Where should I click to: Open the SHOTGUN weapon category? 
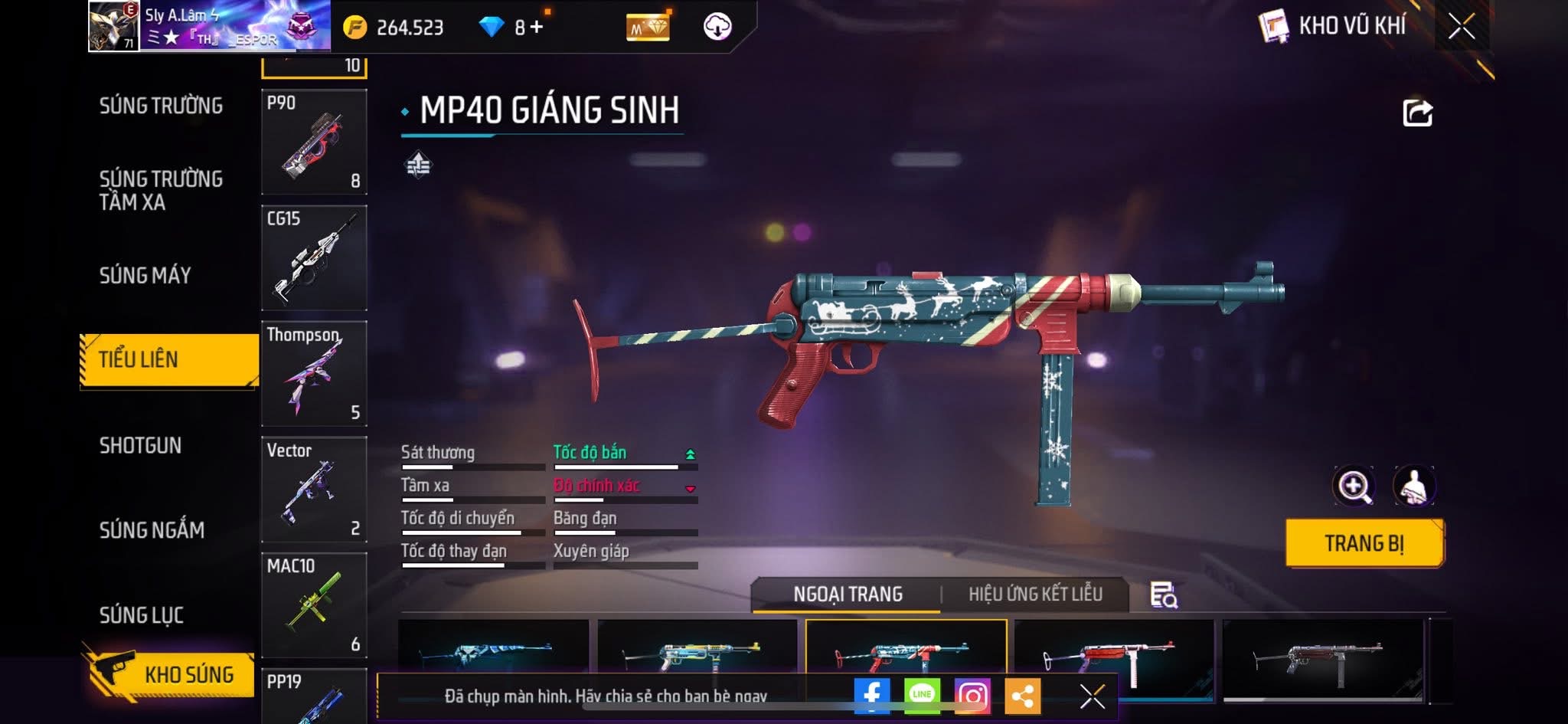tap(140, 445)
